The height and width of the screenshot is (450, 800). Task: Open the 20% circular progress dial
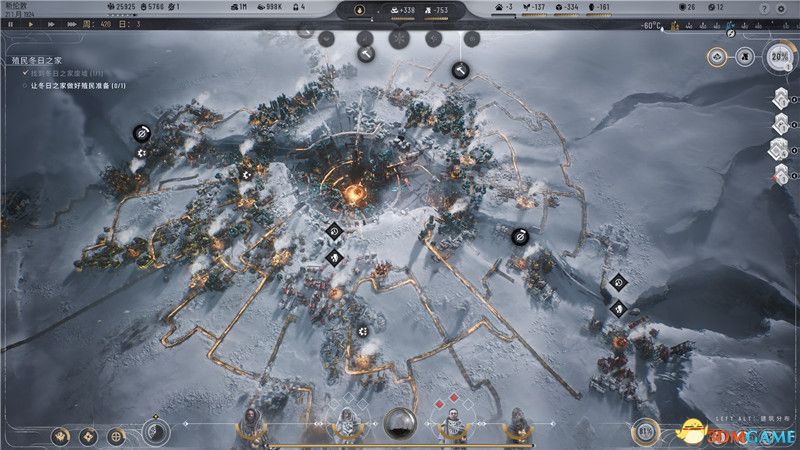click(x=781, y=58)
